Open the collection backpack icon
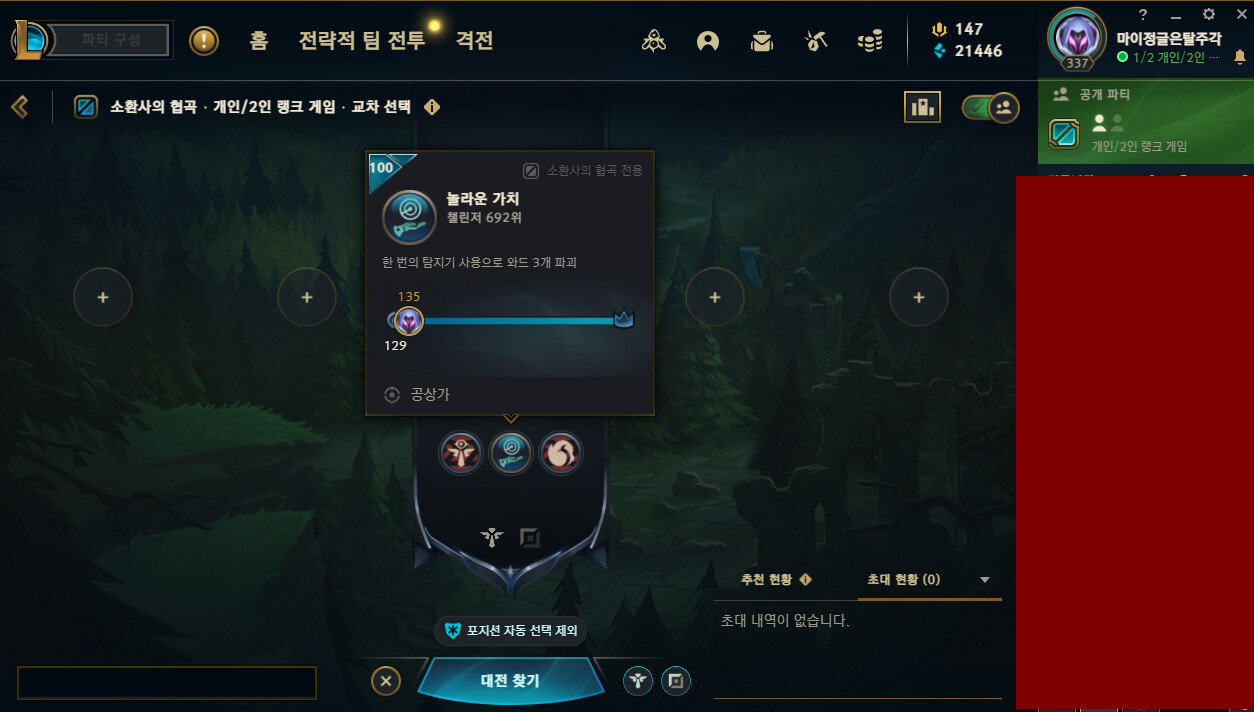Viewport: 1254px width, 712px height. (x=763, y=41)
